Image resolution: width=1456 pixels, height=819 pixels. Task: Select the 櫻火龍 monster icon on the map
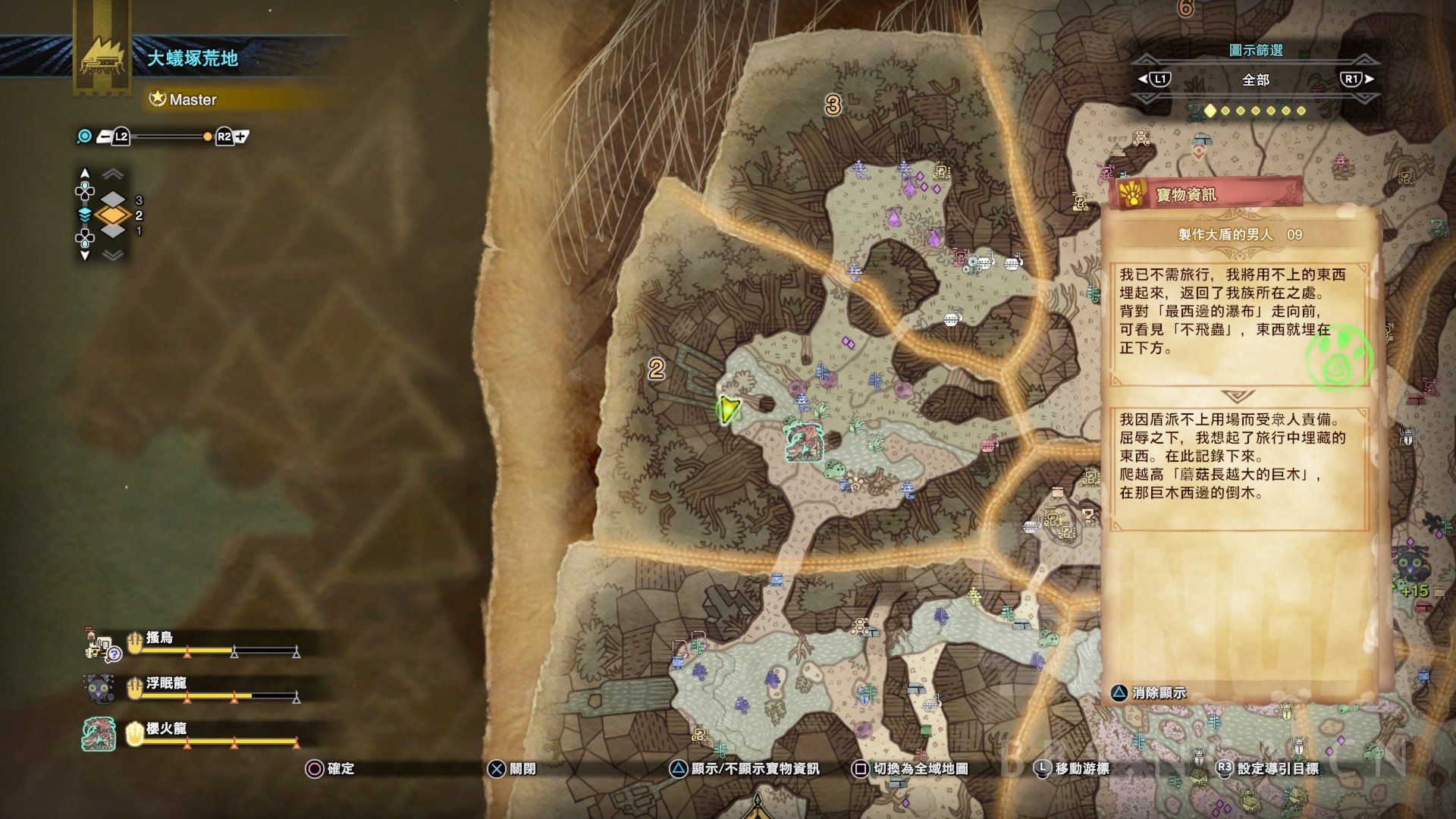click(804, 442)
